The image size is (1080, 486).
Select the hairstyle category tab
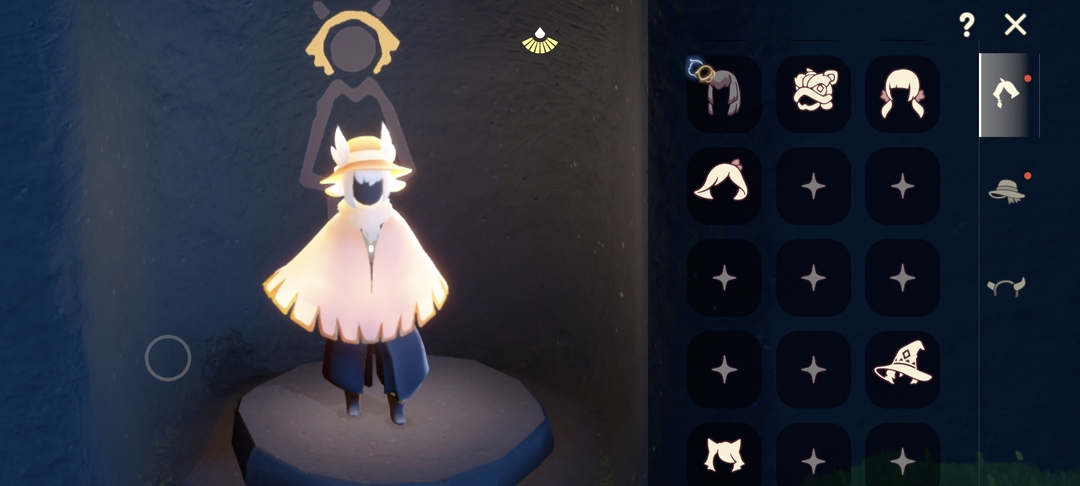pyautogui.click(x=1006, y=94)
